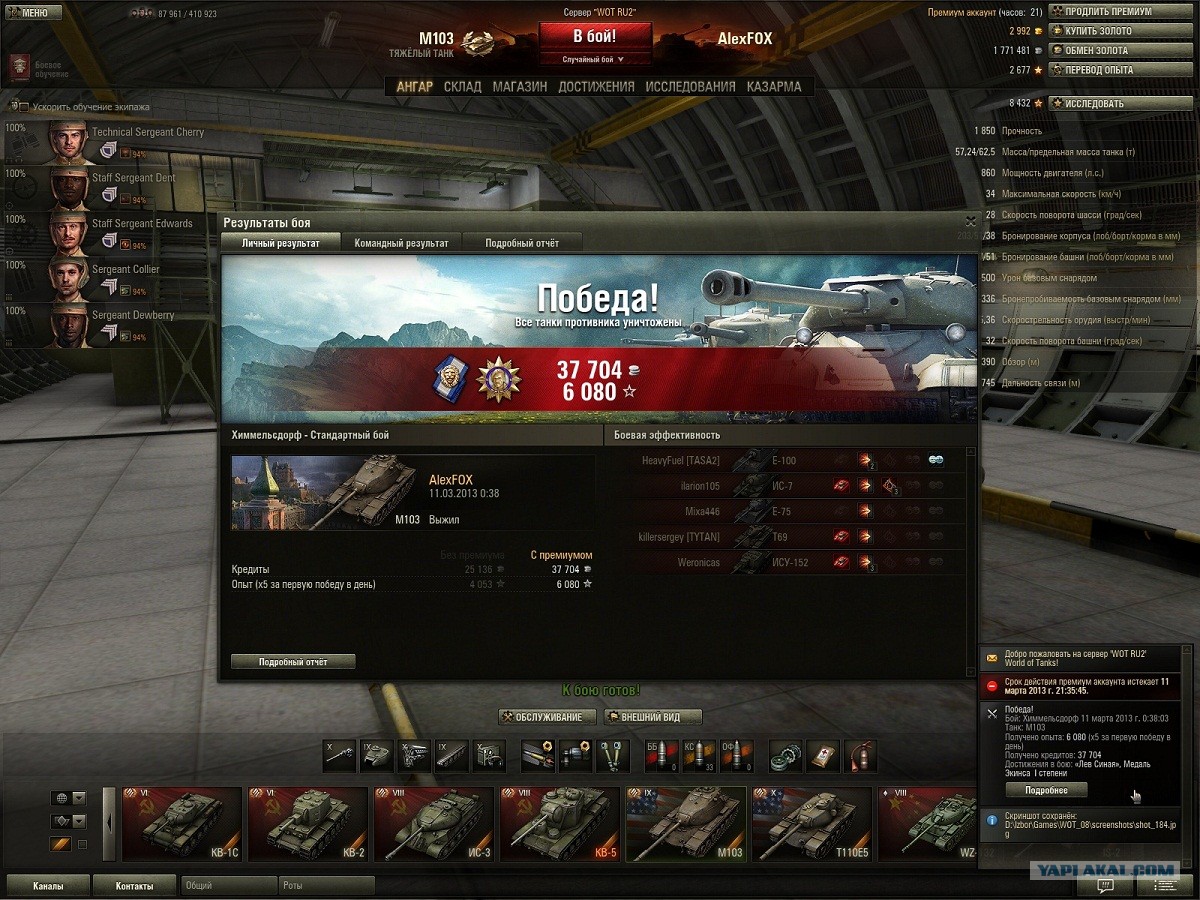
Task: Open the Обслуживание service button
Action: 548,717
